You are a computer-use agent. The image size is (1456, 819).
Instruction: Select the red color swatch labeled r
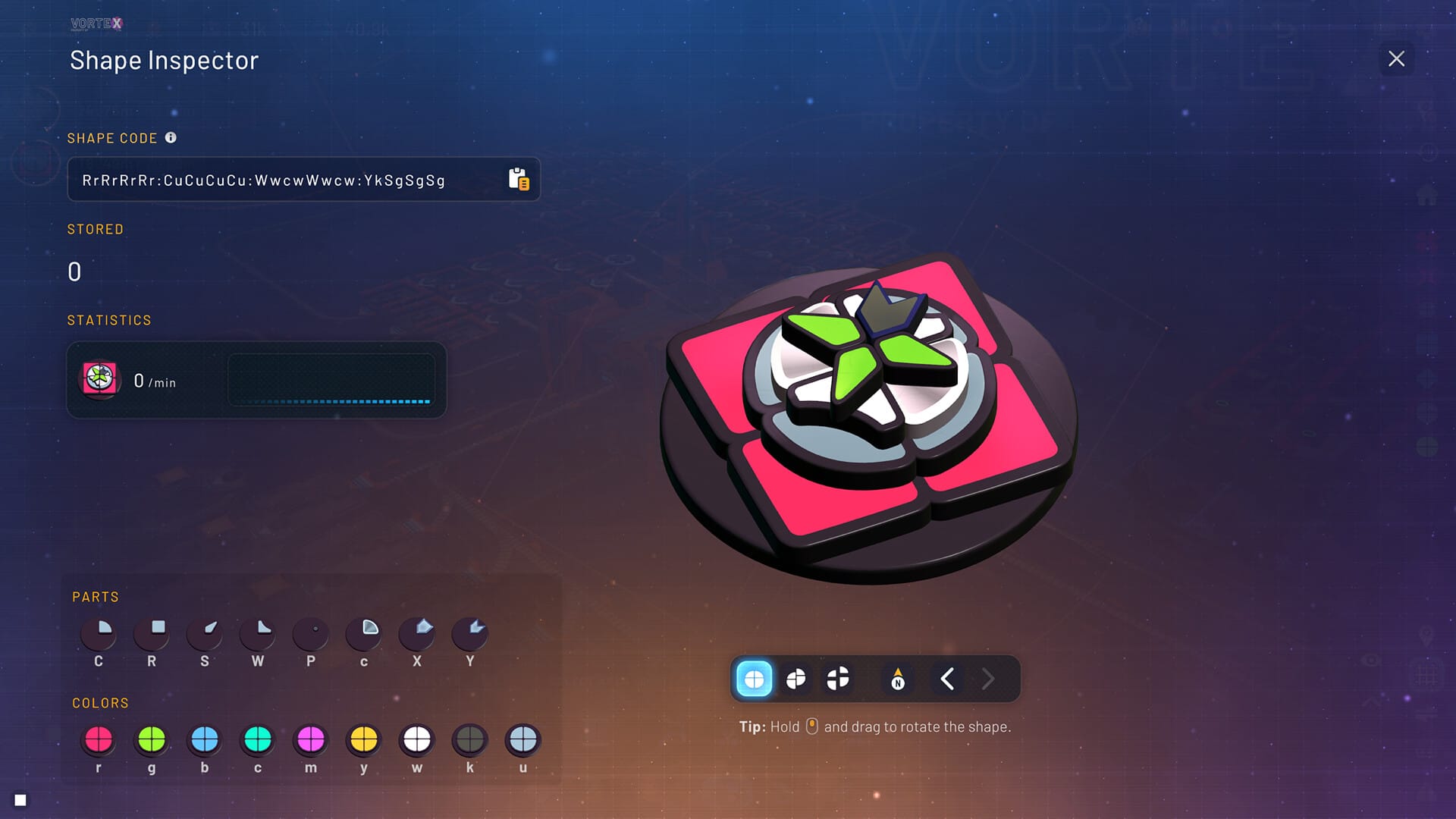tap(99, 739)
